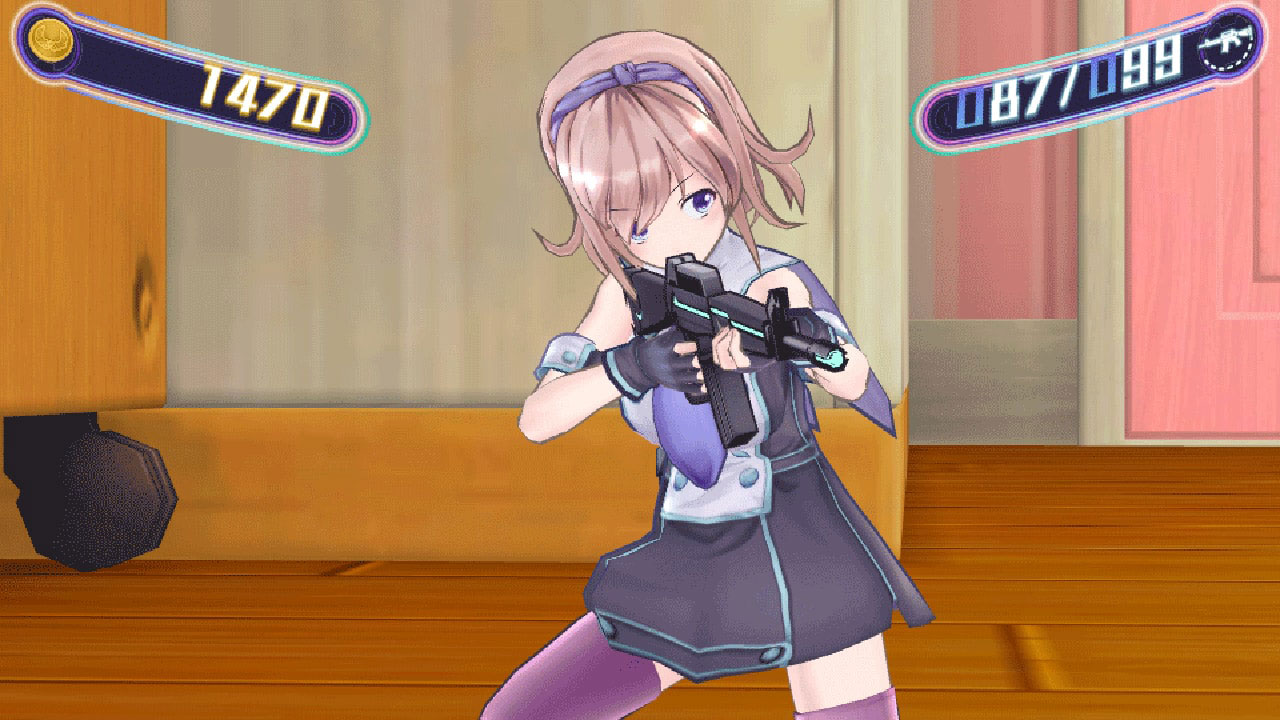Click the coin emblem inside its purple ring
The width and height of the screenshot is (1280, 720).
[x=50, y=40]
